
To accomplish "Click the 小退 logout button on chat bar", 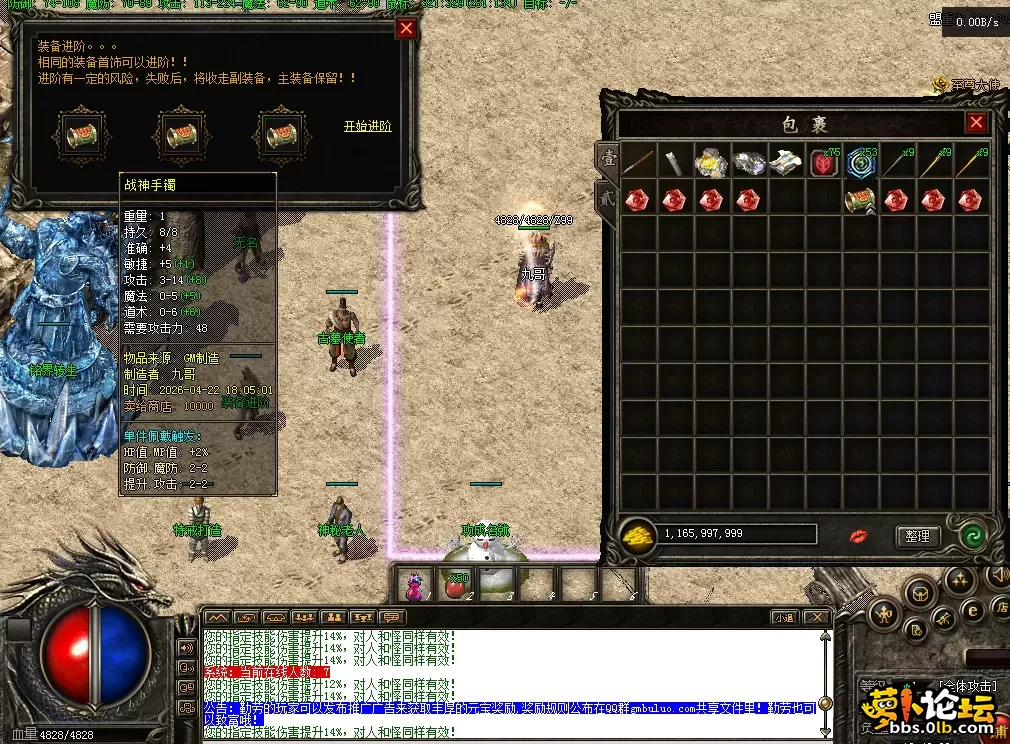I will click(783, 618).
